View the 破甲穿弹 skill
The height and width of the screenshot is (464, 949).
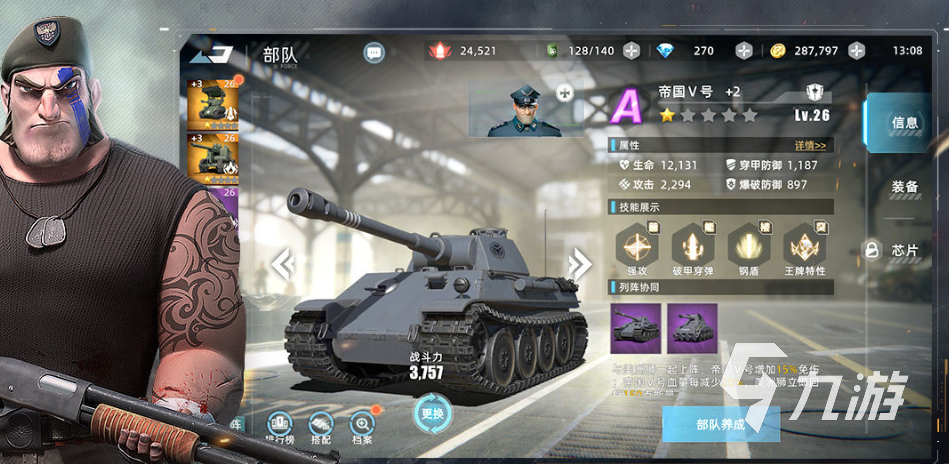tap(691, 245)
